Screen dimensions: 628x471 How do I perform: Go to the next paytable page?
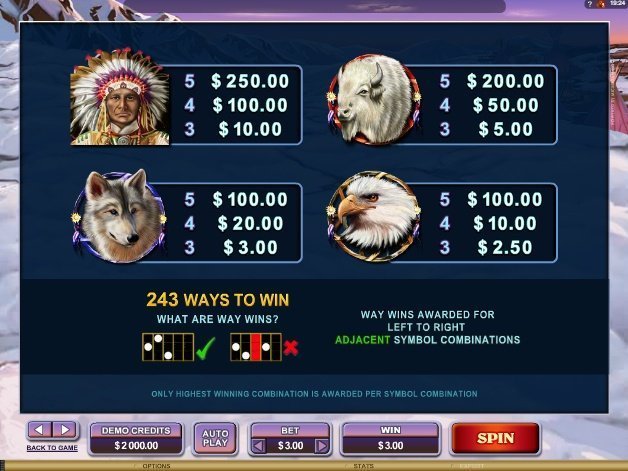[64, 430]
